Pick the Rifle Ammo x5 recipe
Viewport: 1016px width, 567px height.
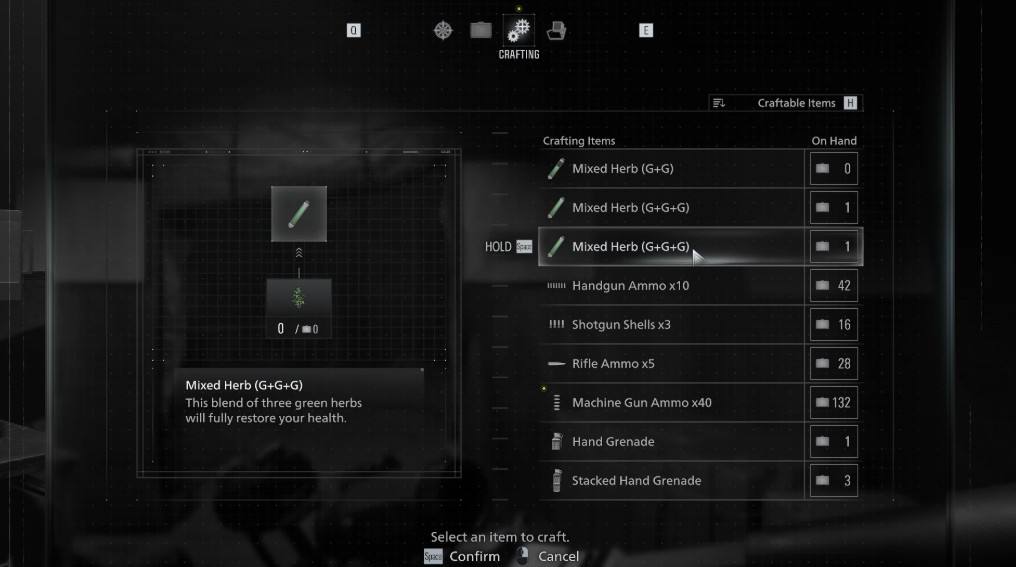pyautogui.click(x=672, y=364)
